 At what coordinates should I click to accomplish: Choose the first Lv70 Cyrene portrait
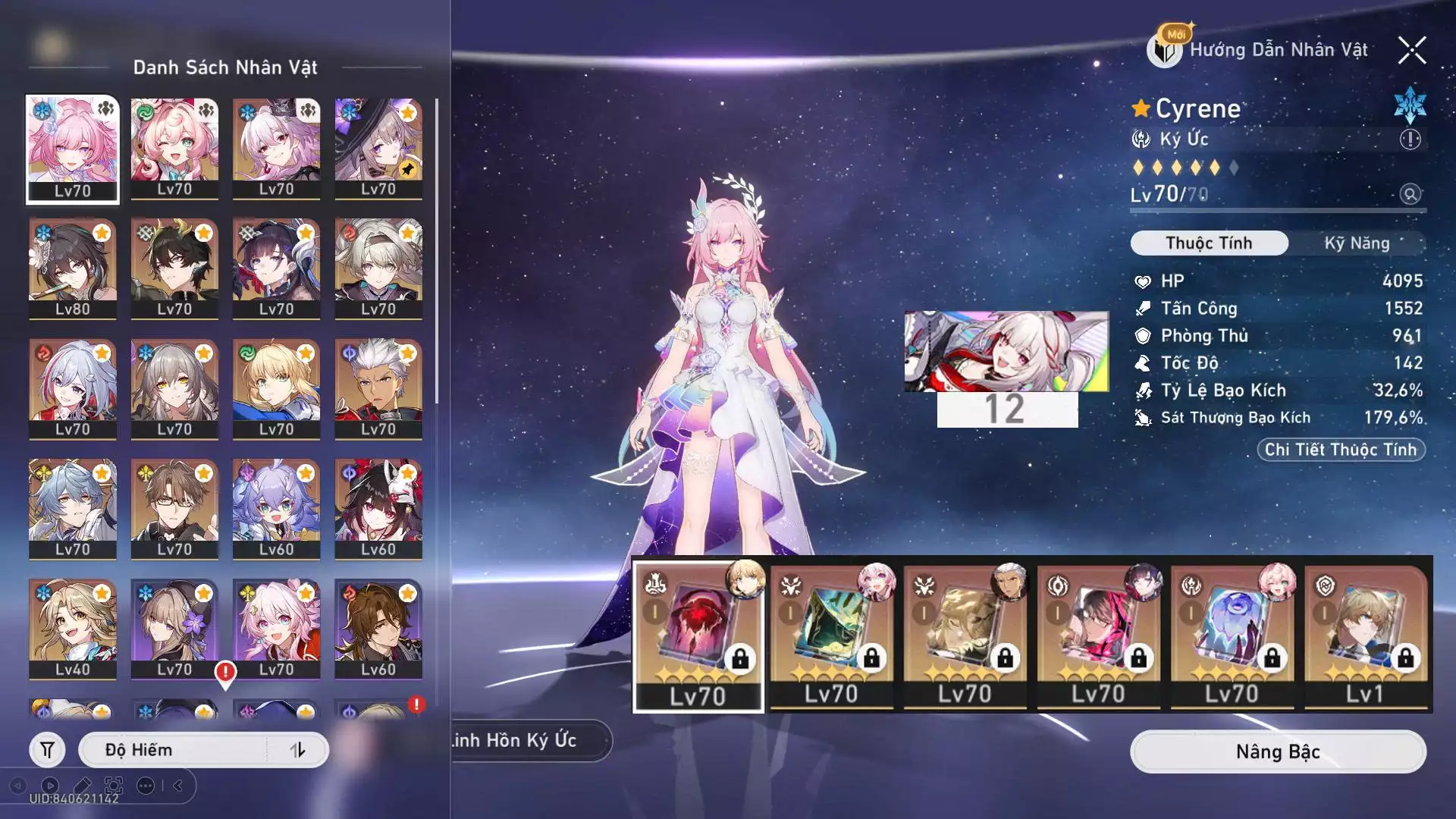click(x=73, y=149)
